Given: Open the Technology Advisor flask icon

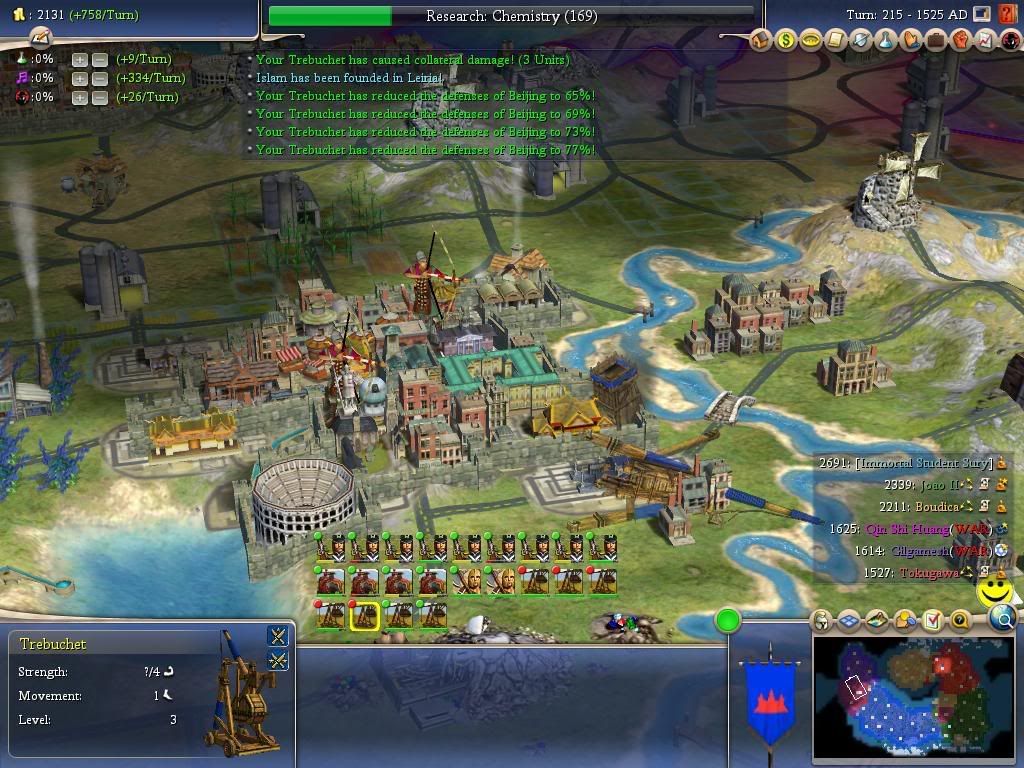Looking at the screenshot, I should (885, 41).
